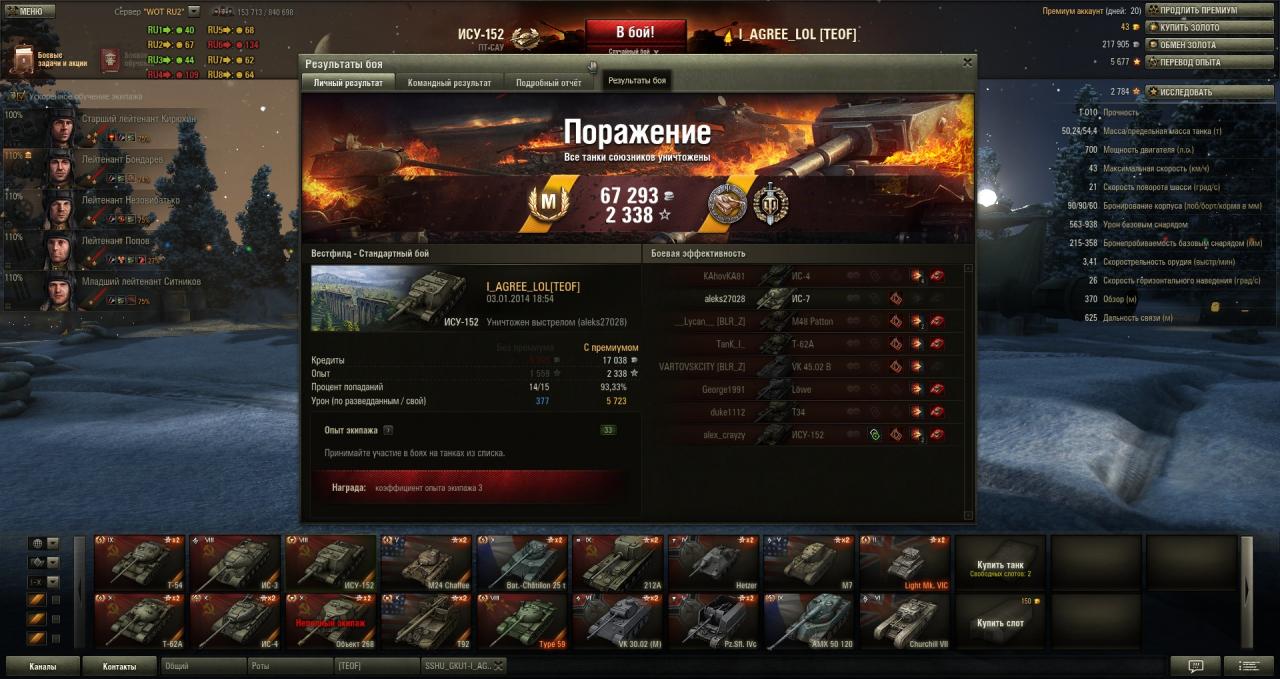The height and width of the screenshot is (679, 1280).
Task: Open the 'Контакты' contacts button
Action: click(119, 666)
